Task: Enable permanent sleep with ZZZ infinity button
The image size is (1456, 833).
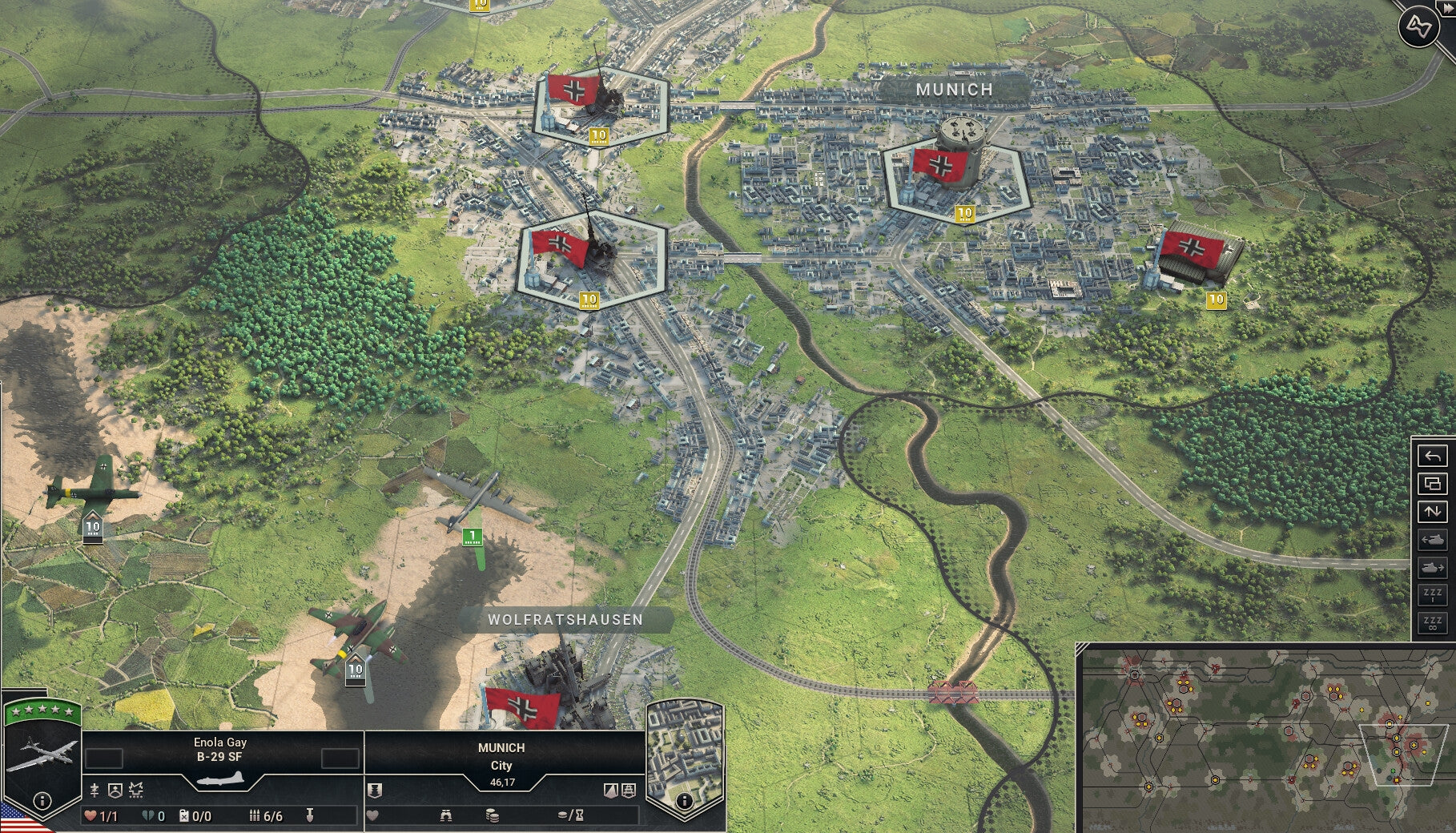Action: tap(1434, 622)
